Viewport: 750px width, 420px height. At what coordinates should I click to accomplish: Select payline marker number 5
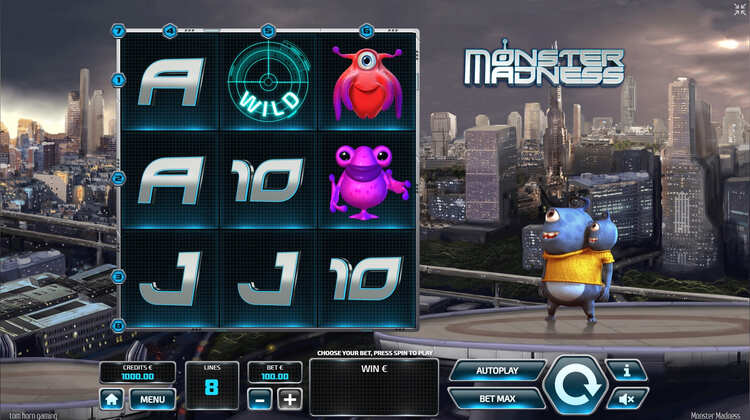click(x=268, y=30)
